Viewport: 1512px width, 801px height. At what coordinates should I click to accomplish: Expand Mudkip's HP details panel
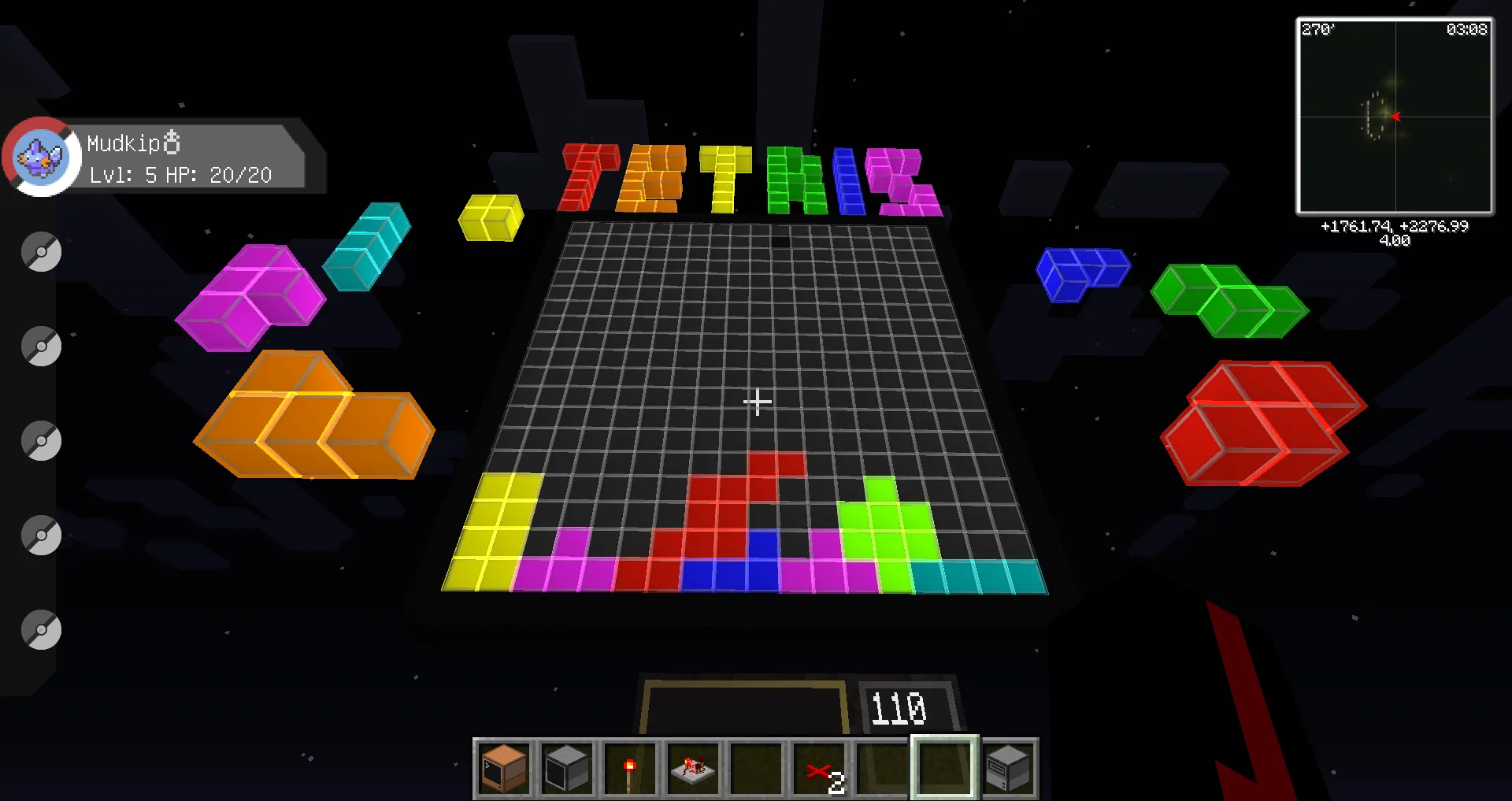180,175
